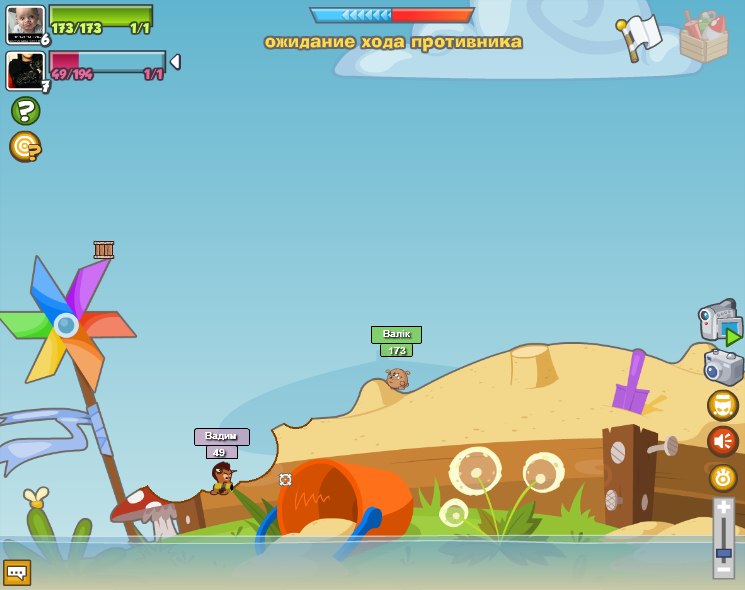Click the baby photo player avatar

pos(24,25)
